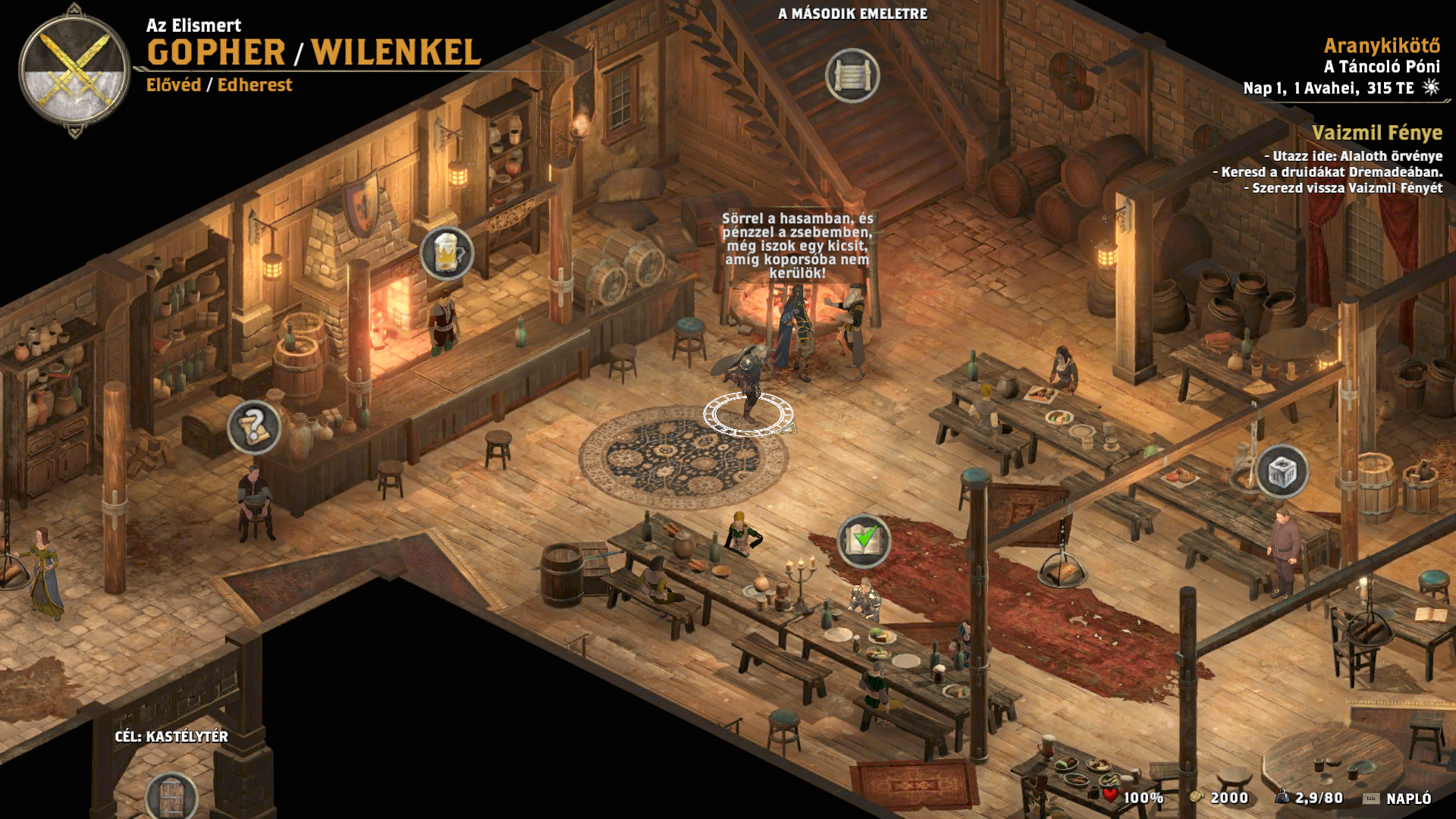This screenshot has height=819, width=1456.
Task: Click the crossed swords faction emblem
Action: (x=74, y=70)
